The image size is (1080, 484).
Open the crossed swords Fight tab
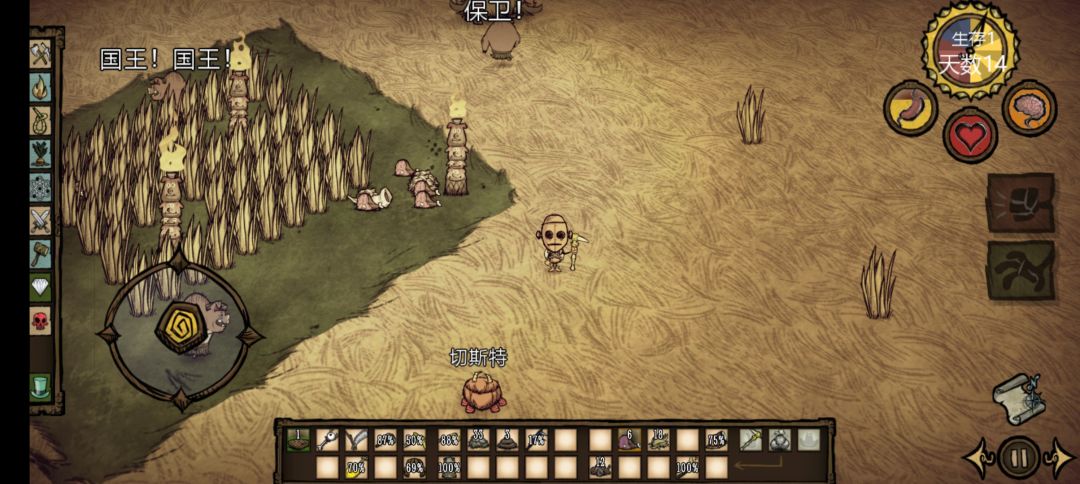40,220
